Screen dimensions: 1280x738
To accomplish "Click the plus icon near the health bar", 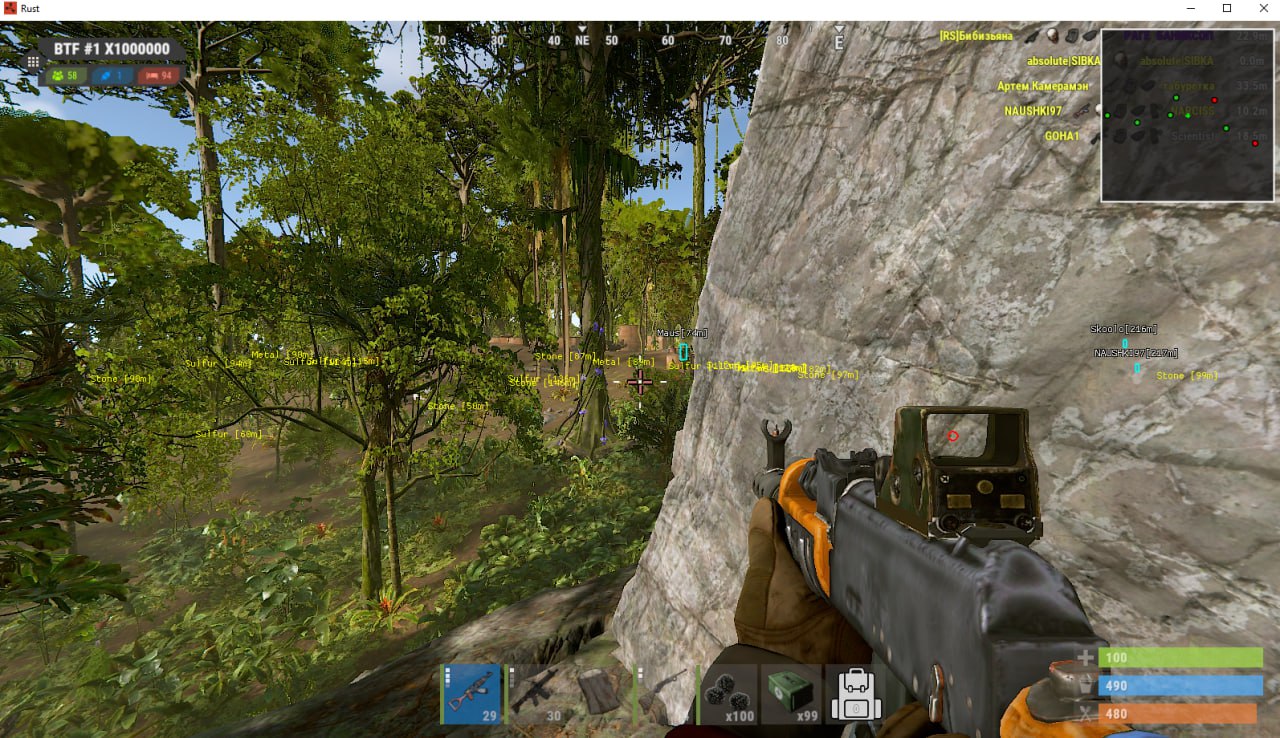I will click(1084, 658).
